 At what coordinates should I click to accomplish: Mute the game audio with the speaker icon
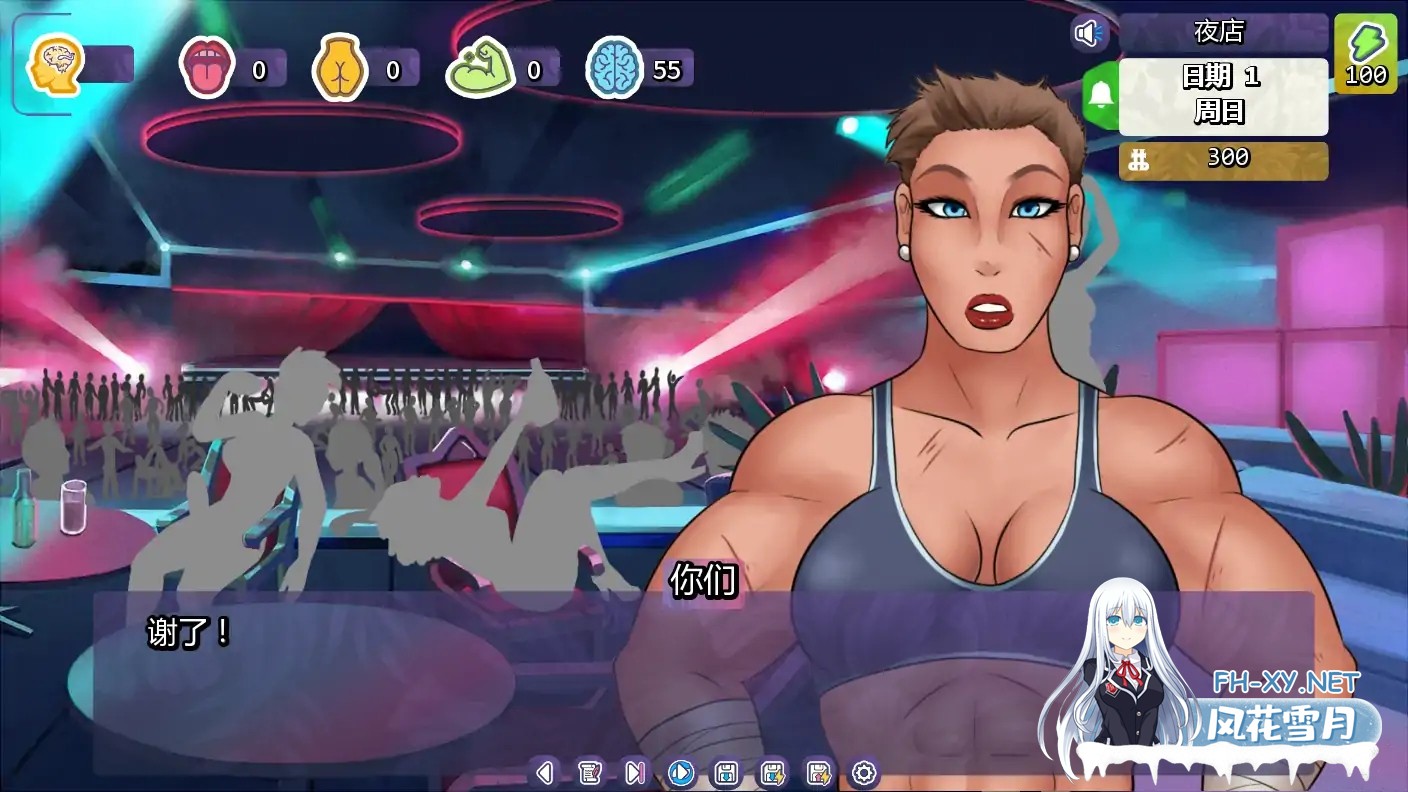click(x=1089, y=31)
